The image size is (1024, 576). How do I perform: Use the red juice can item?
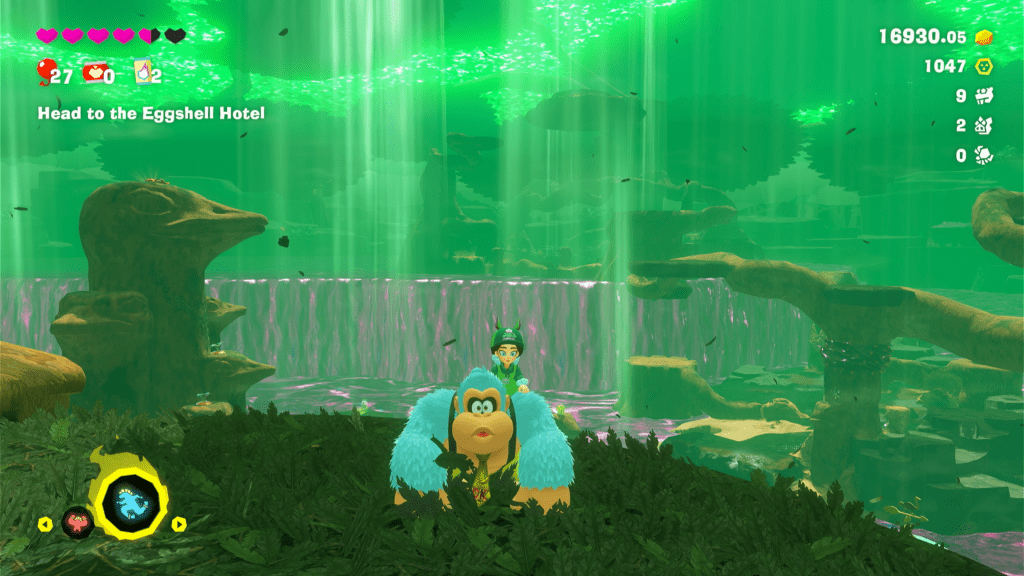pos(94,73)
